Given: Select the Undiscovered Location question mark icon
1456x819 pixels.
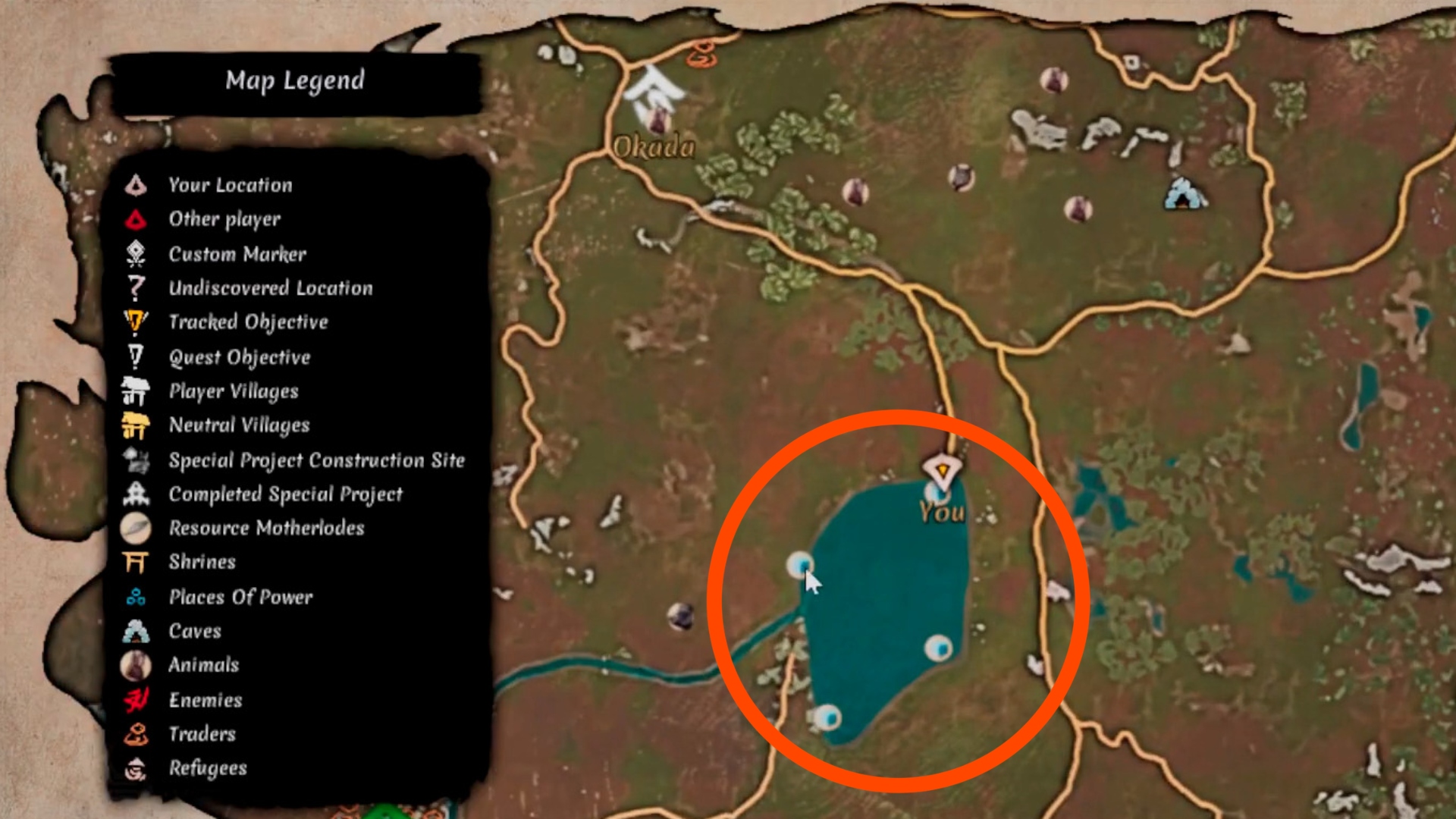Looking at the screenshot, I should coord(135,287).
